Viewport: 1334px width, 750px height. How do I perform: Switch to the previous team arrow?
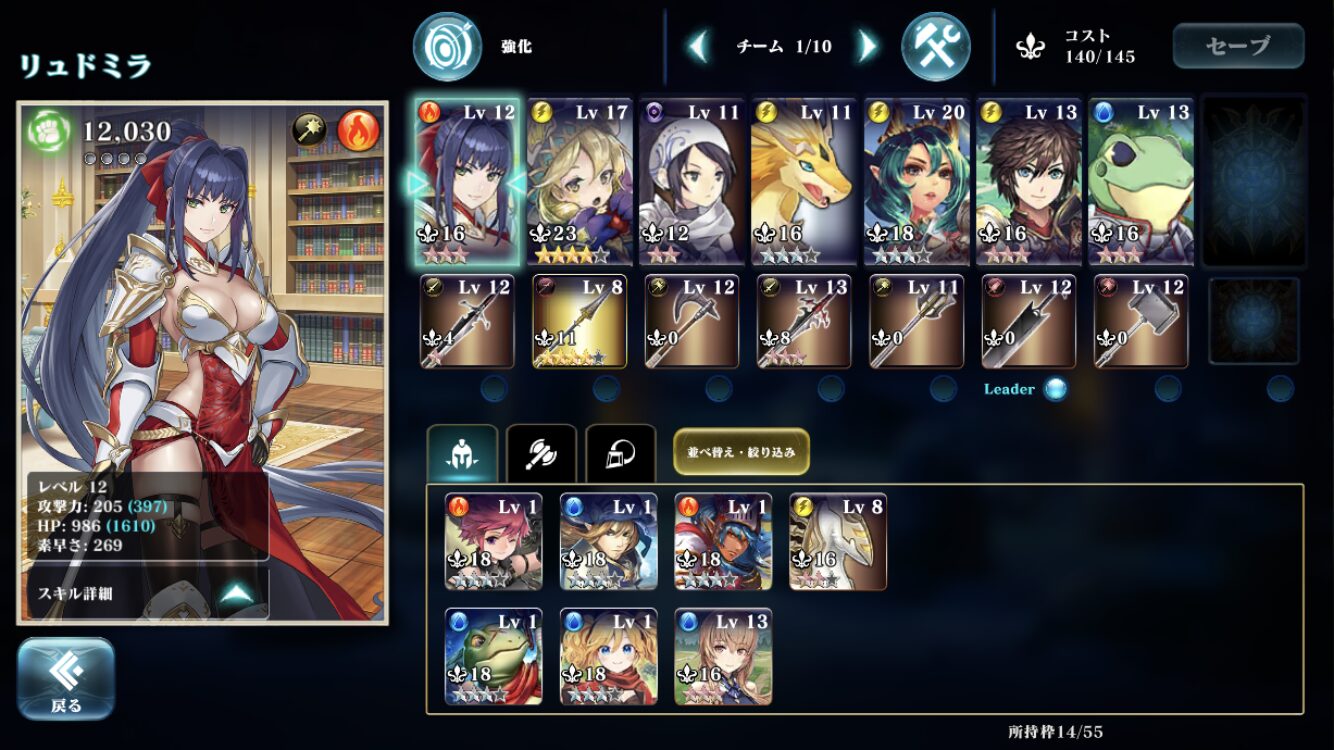(698, 46)
